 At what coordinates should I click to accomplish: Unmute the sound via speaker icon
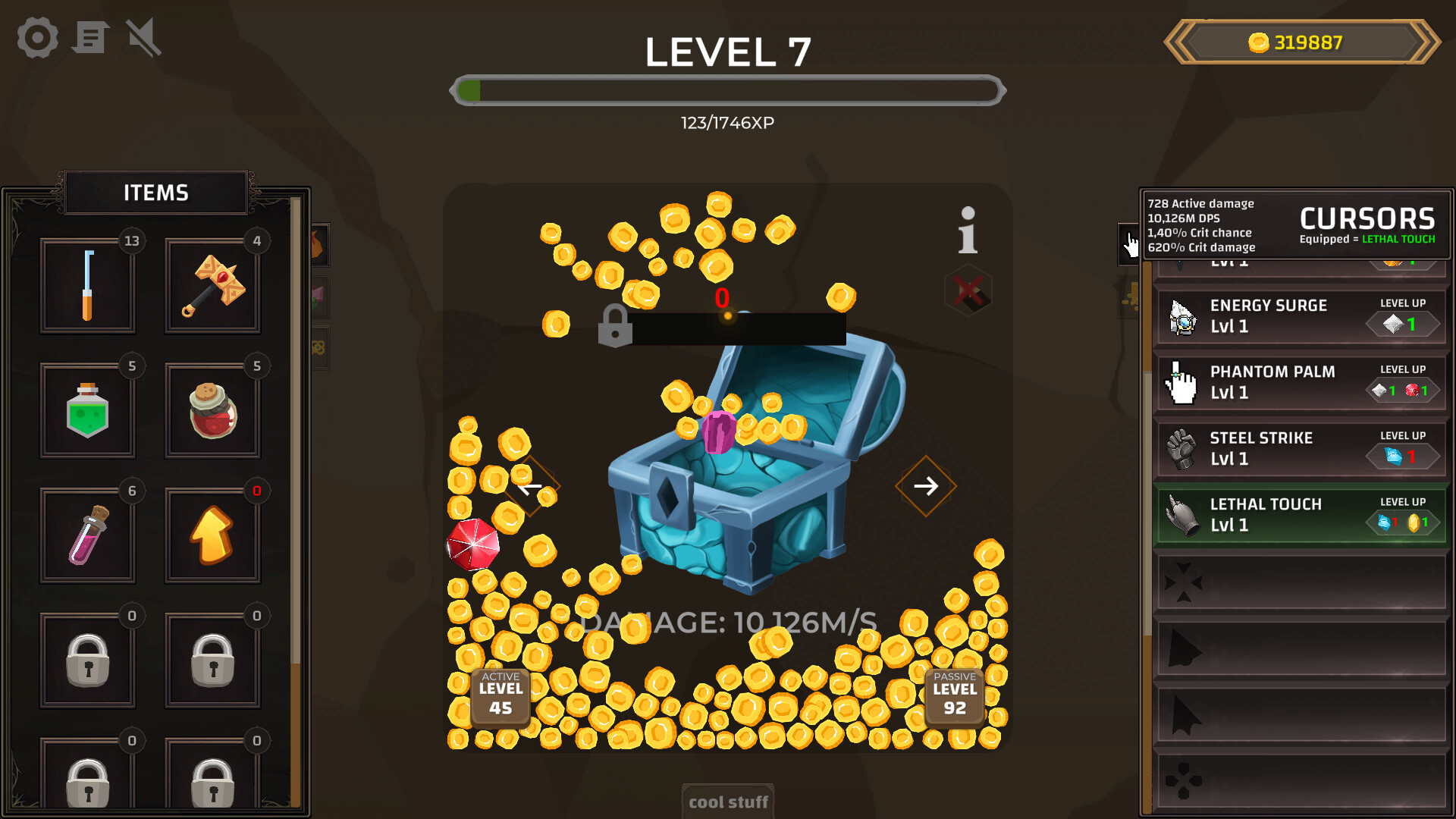coord(143,37)
